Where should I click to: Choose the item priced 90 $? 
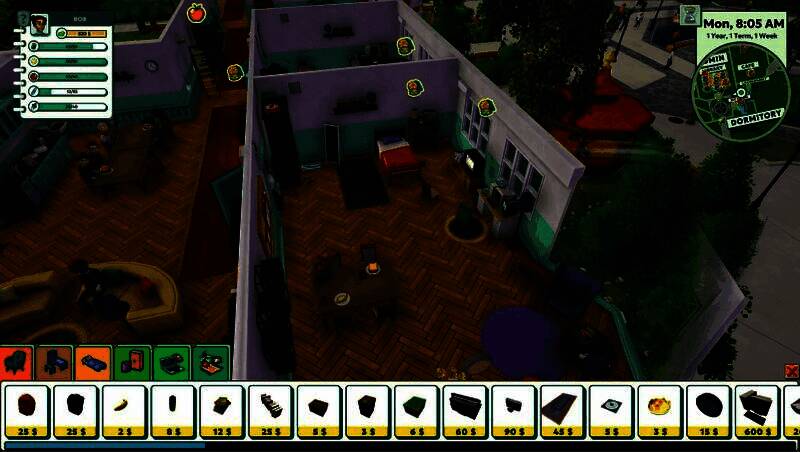pyautogui.click(x=514, y=410)
